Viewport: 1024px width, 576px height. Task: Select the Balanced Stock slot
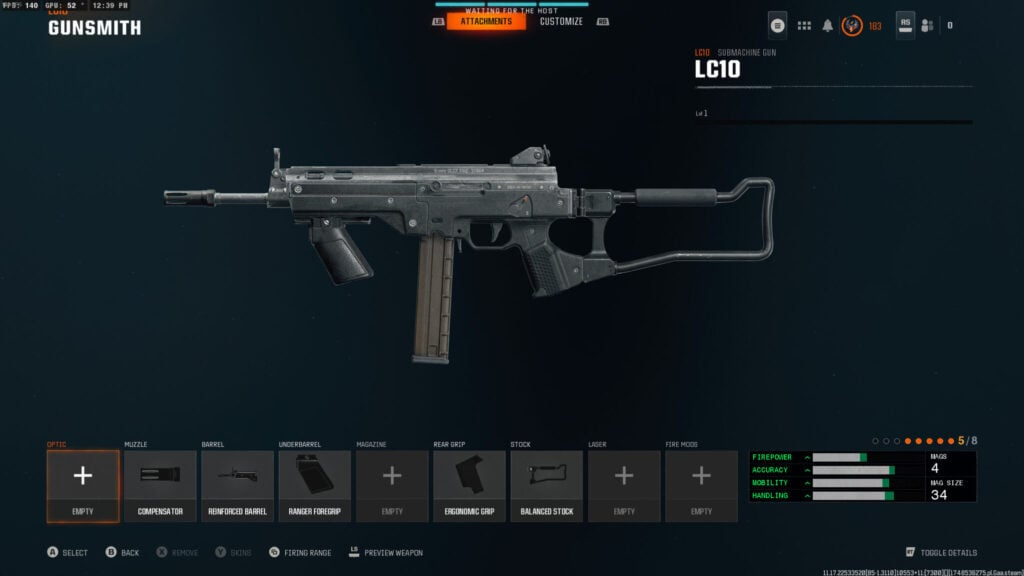pyautogui.click(x=547, y=486)
